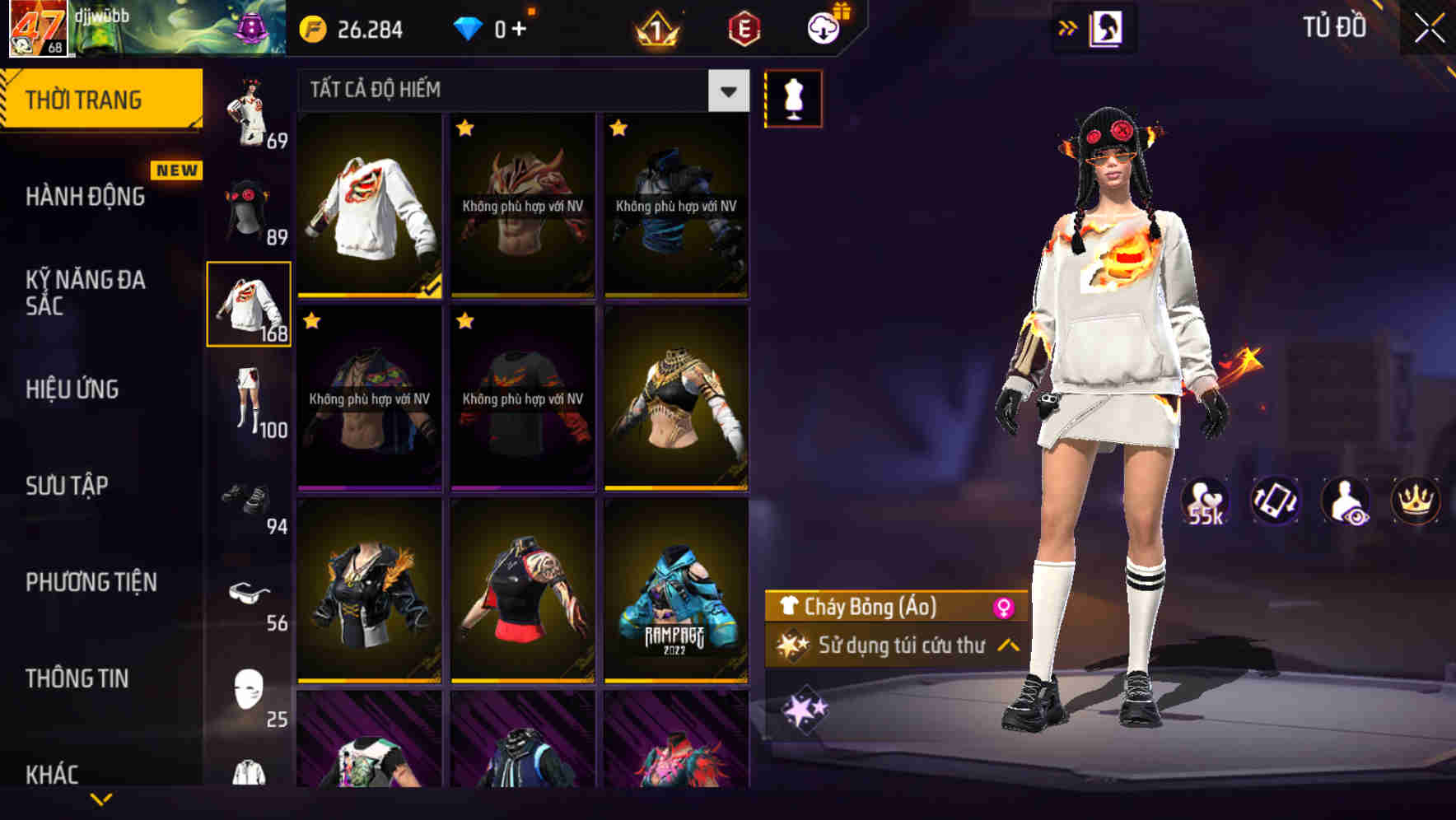Viewport: 1456px width, 820px height.
Task: Expand the chevron below KHÁC
Action: coord(101,800)
